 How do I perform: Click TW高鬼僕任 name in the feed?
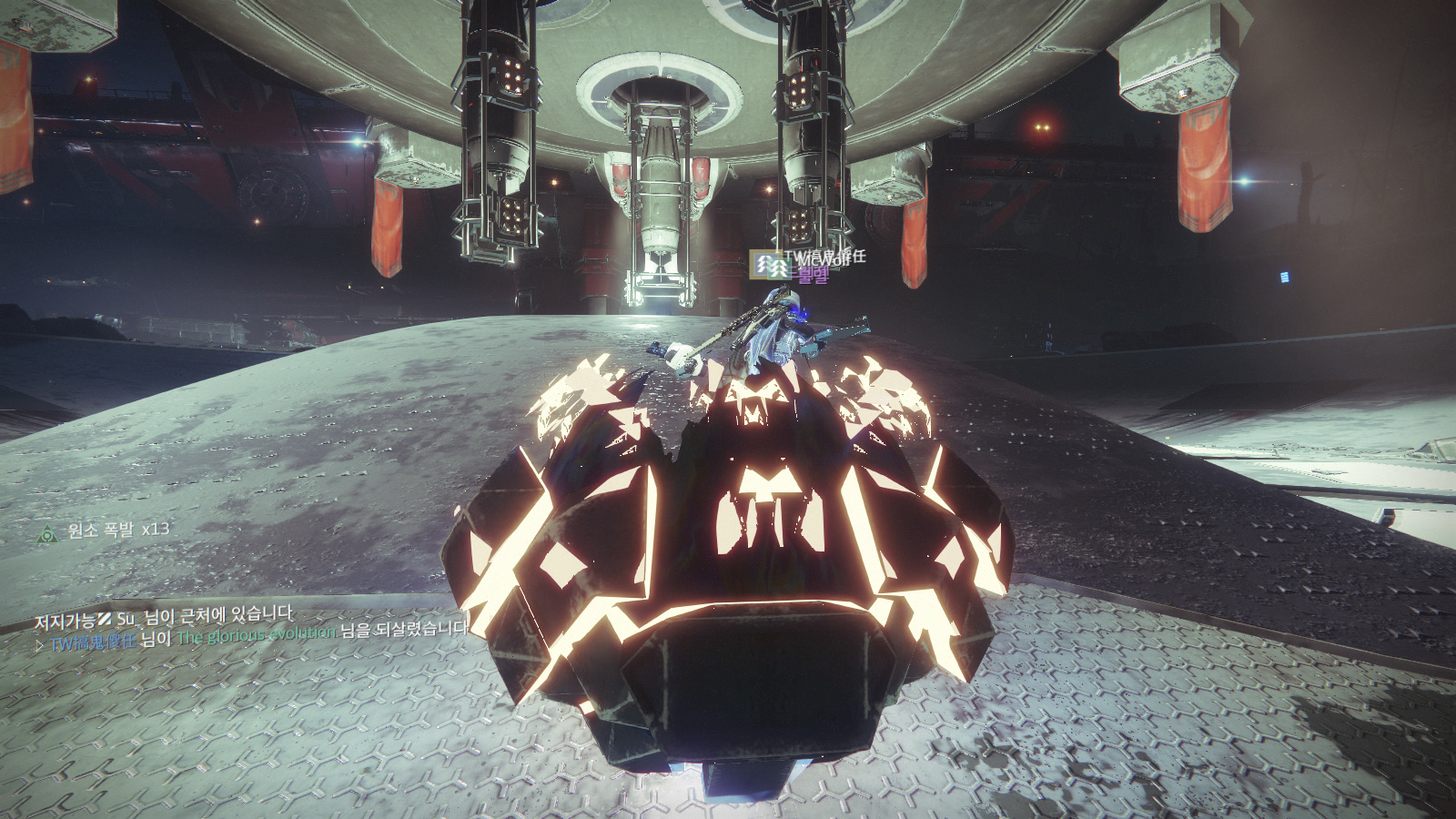[93, 642]
